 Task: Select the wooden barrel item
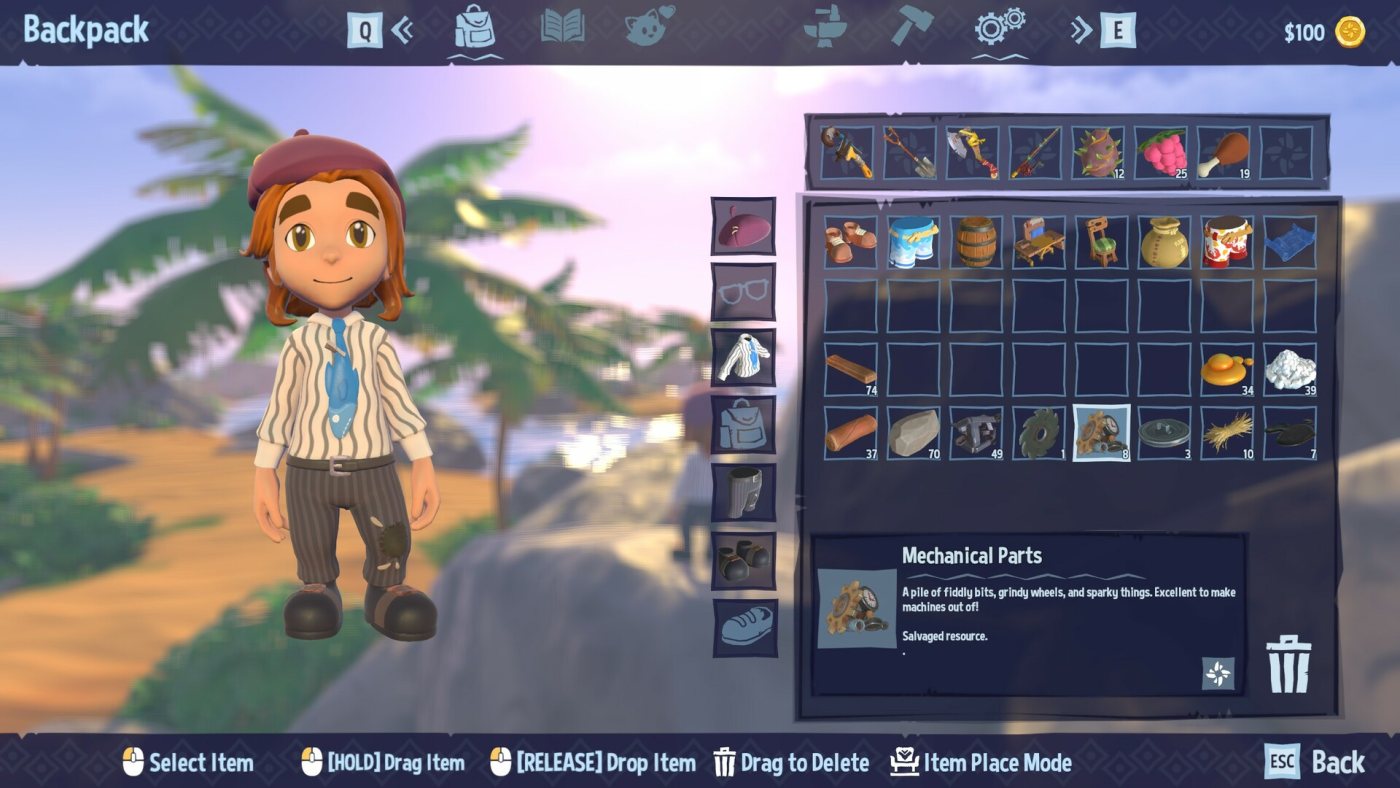click(x=975, y=242)
